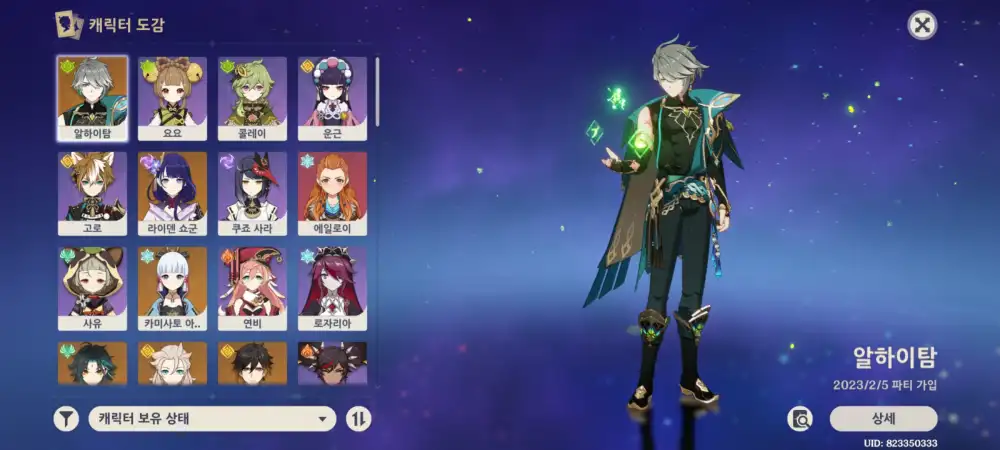Pick the 운근 character portrait
Viewport: 1000px width, 450px height.
coord(332,97)
